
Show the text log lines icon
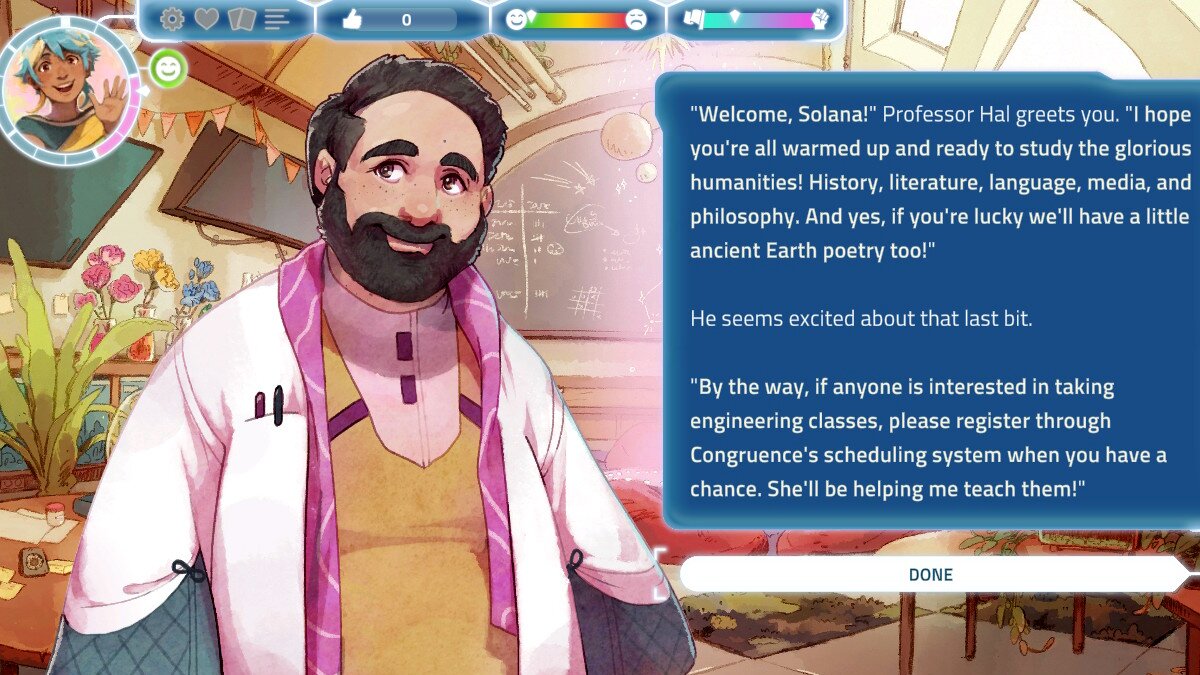pos(277,19)
